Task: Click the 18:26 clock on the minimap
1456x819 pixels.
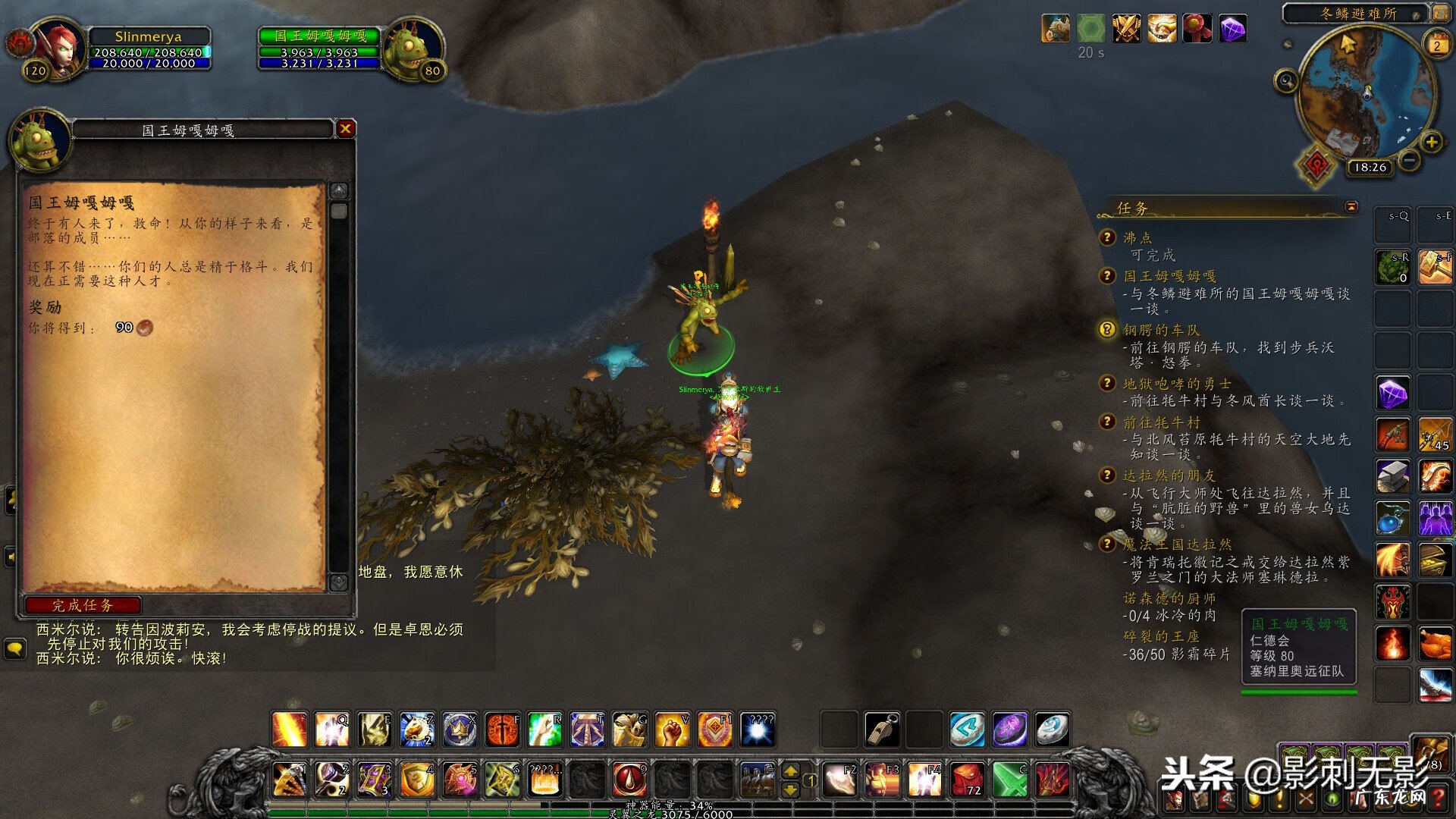Action: coord(1370,168)
